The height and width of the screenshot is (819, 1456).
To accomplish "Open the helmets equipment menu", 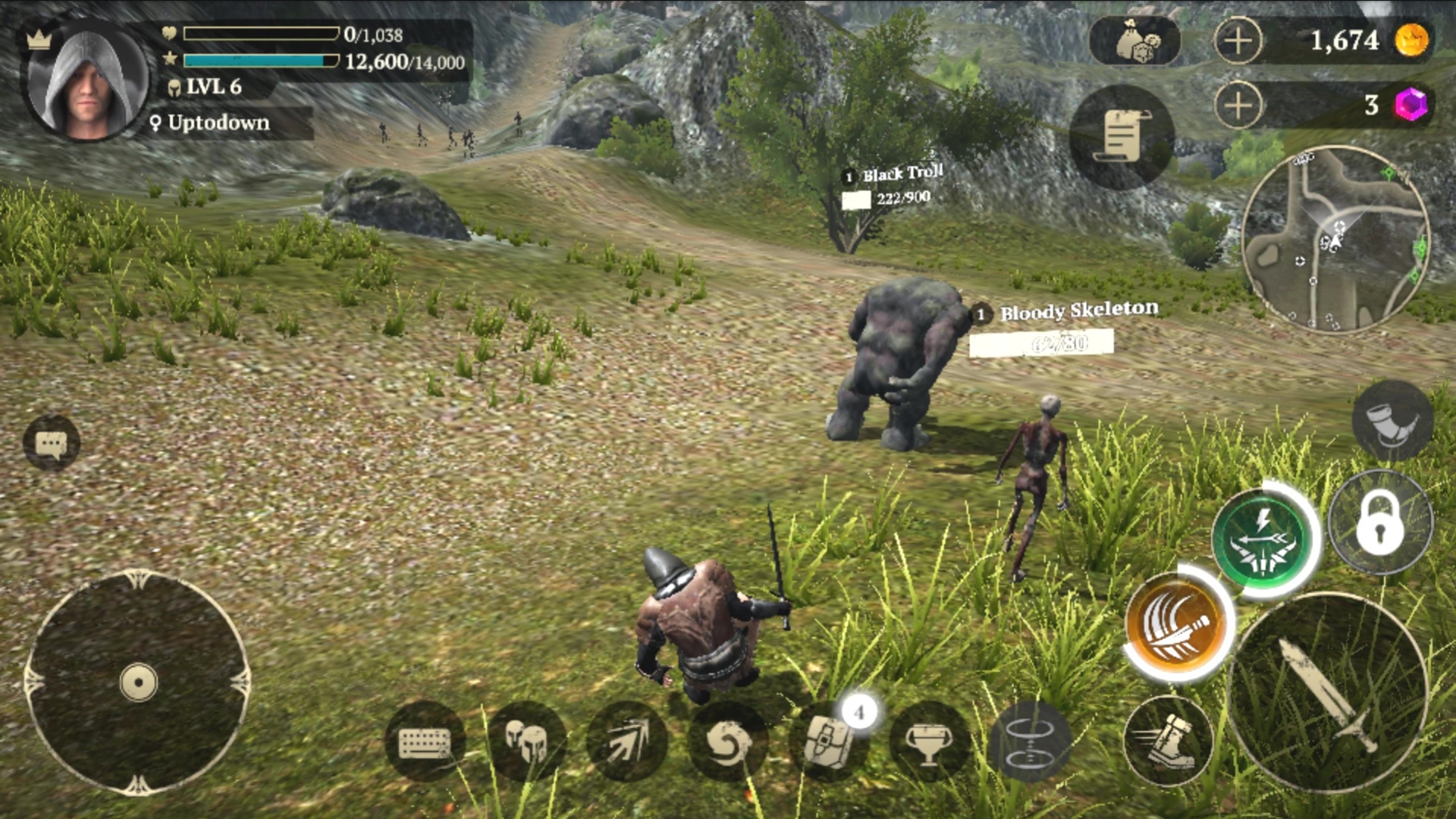I will [526, 741].
